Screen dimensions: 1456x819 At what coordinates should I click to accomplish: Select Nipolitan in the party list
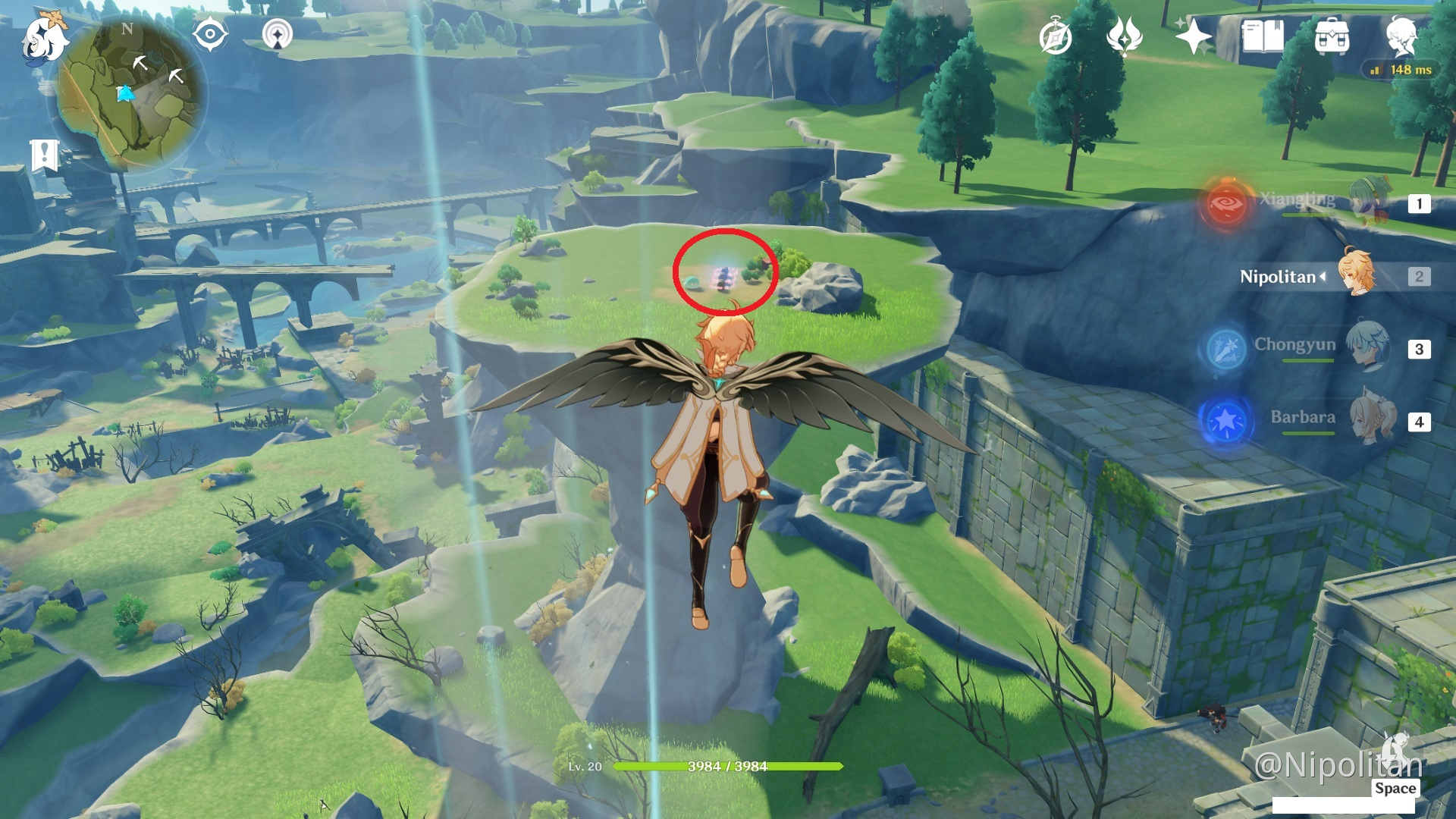[x=1356, y=276]
